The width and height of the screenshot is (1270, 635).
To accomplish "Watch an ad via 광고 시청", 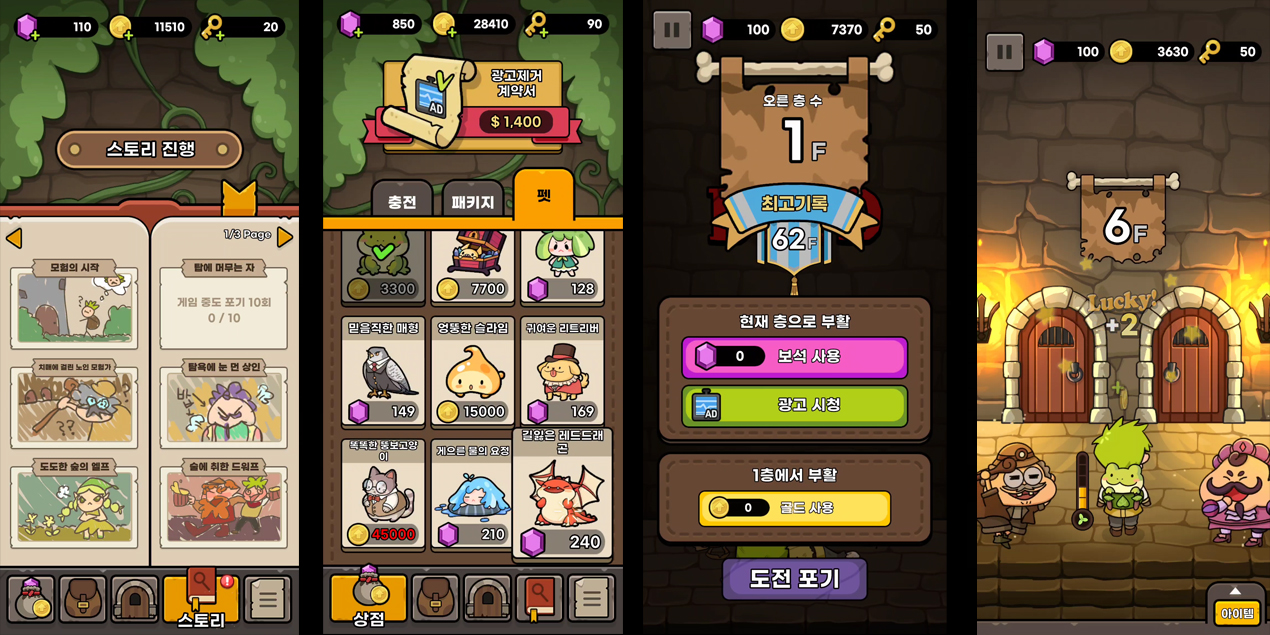I will (795, 406).
